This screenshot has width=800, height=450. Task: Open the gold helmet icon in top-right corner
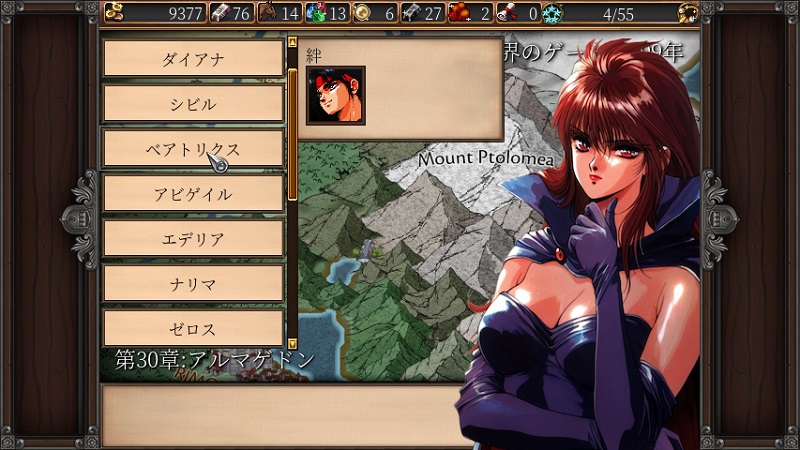[x=687, y=13]
